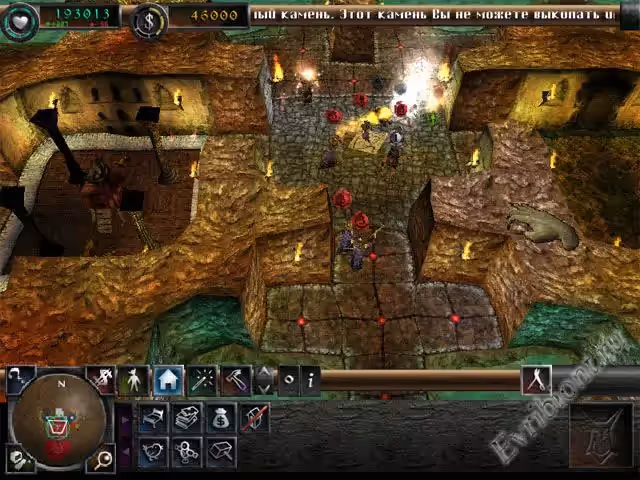Select the Hatchery room with chicken icon
Image resolution: width=640 pixels, height=480 pixels.
tap(155, 452)
